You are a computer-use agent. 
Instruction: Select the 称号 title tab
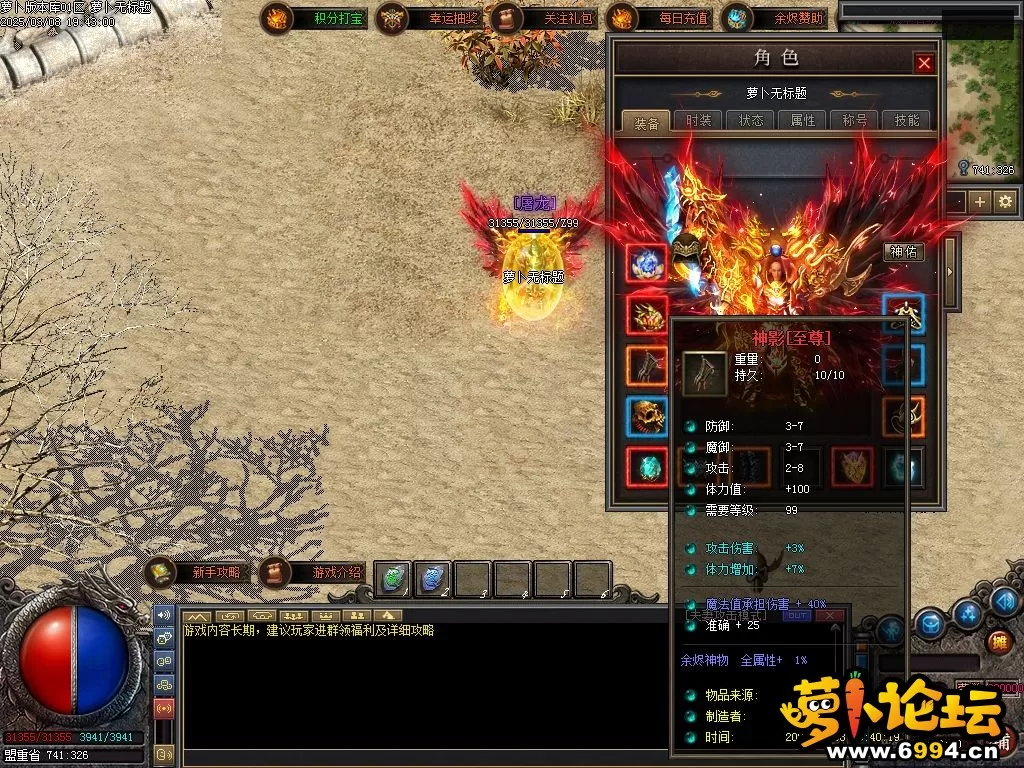pos(855,120)
